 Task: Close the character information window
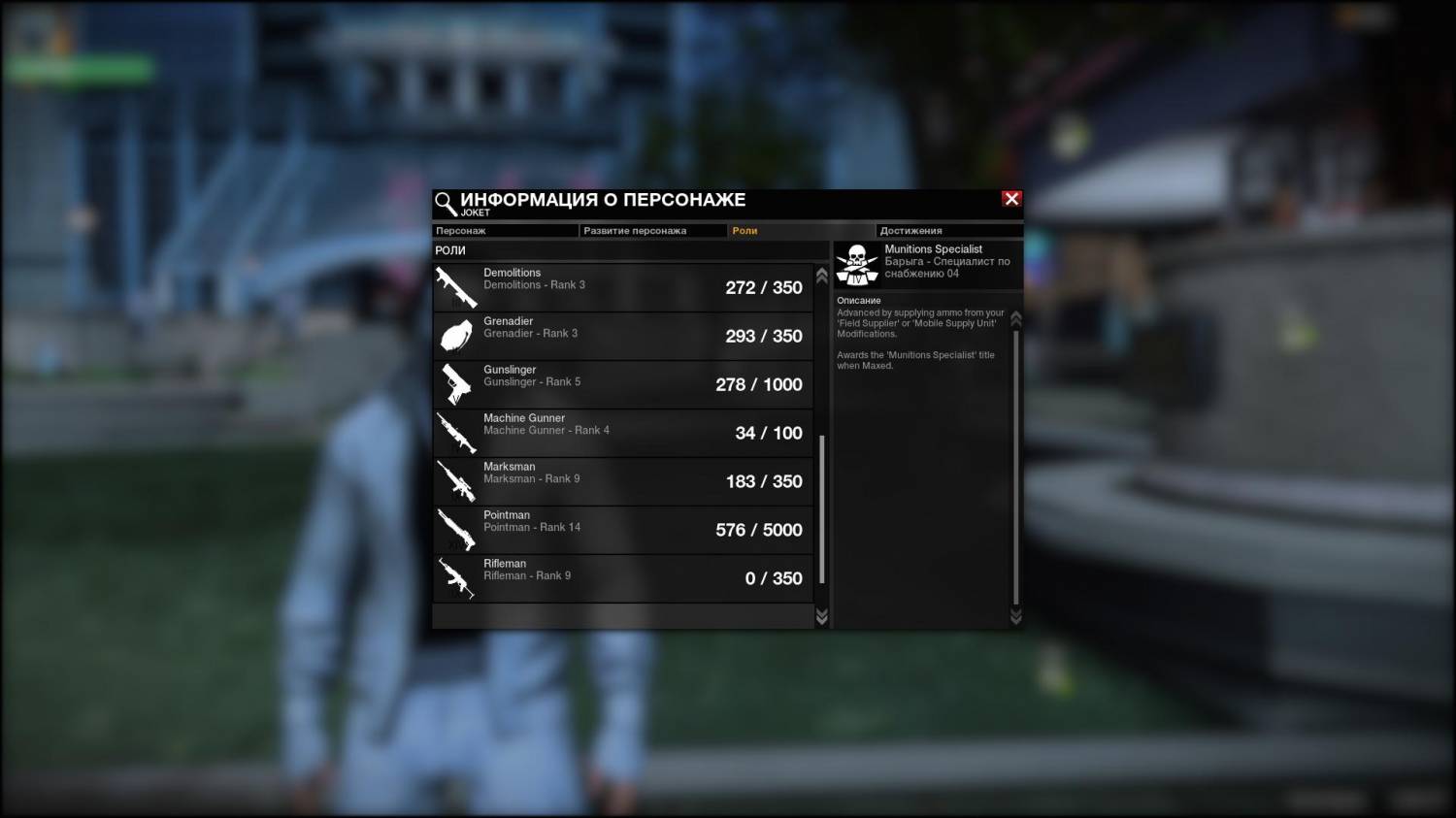tap(1011, 199)
